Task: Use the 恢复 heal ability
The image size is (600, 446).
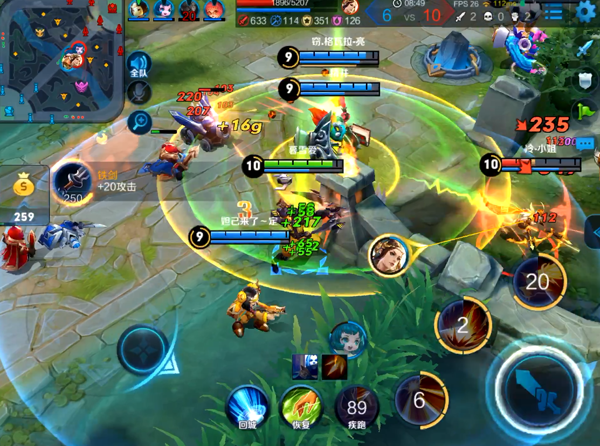Action: (x=300, y=405)
